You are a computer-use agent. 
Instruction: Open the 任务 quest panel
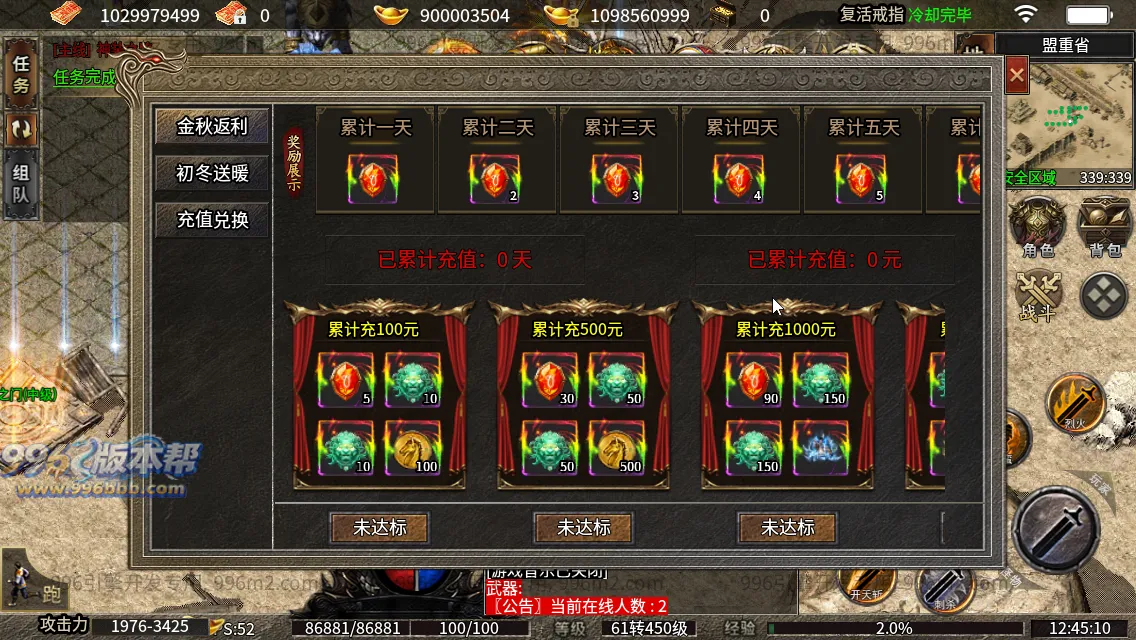[21, 72]
